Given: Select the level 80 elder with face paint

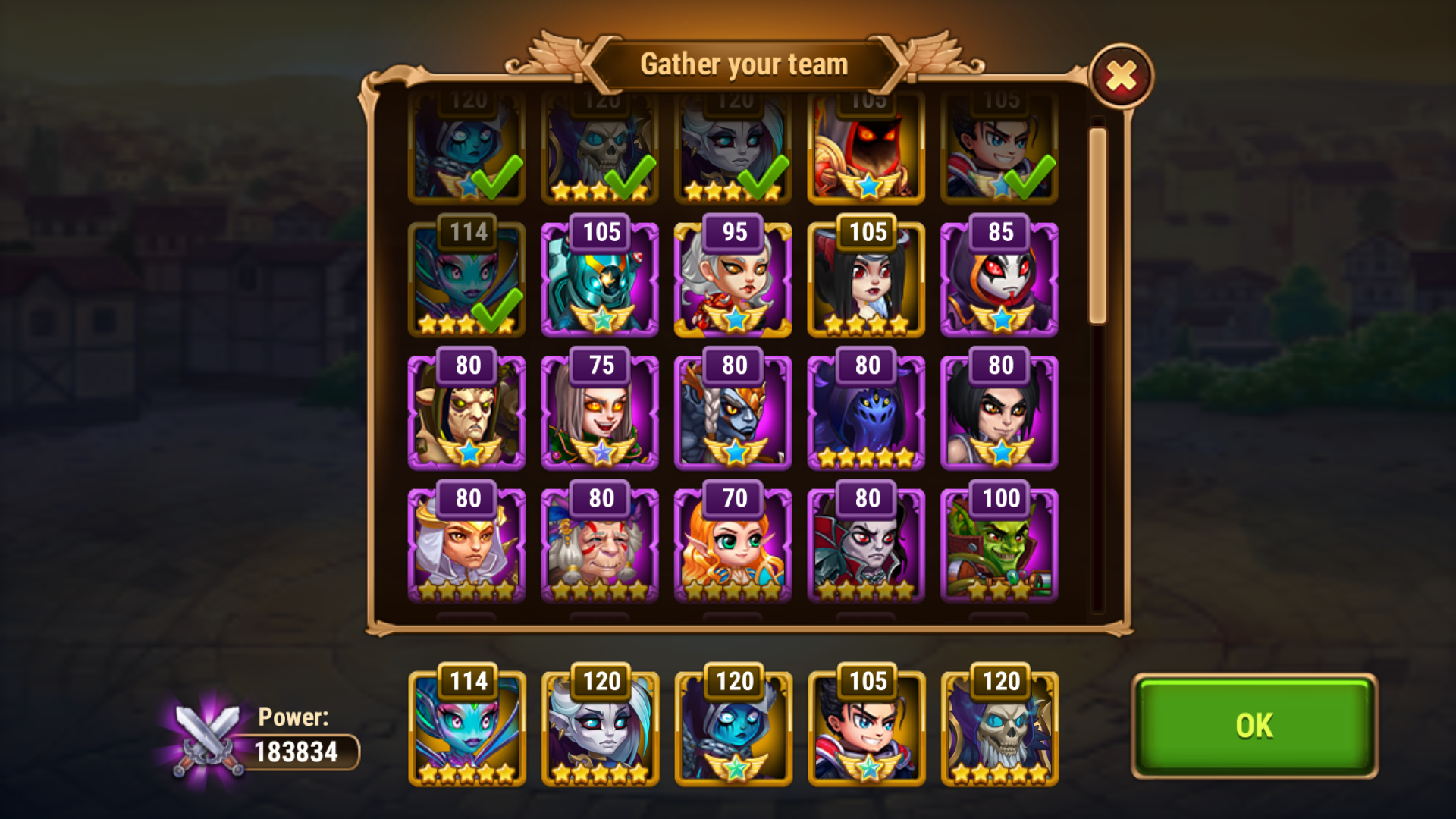Looking at the screenshot, I should pyautogui.click(x=599, y=546).
